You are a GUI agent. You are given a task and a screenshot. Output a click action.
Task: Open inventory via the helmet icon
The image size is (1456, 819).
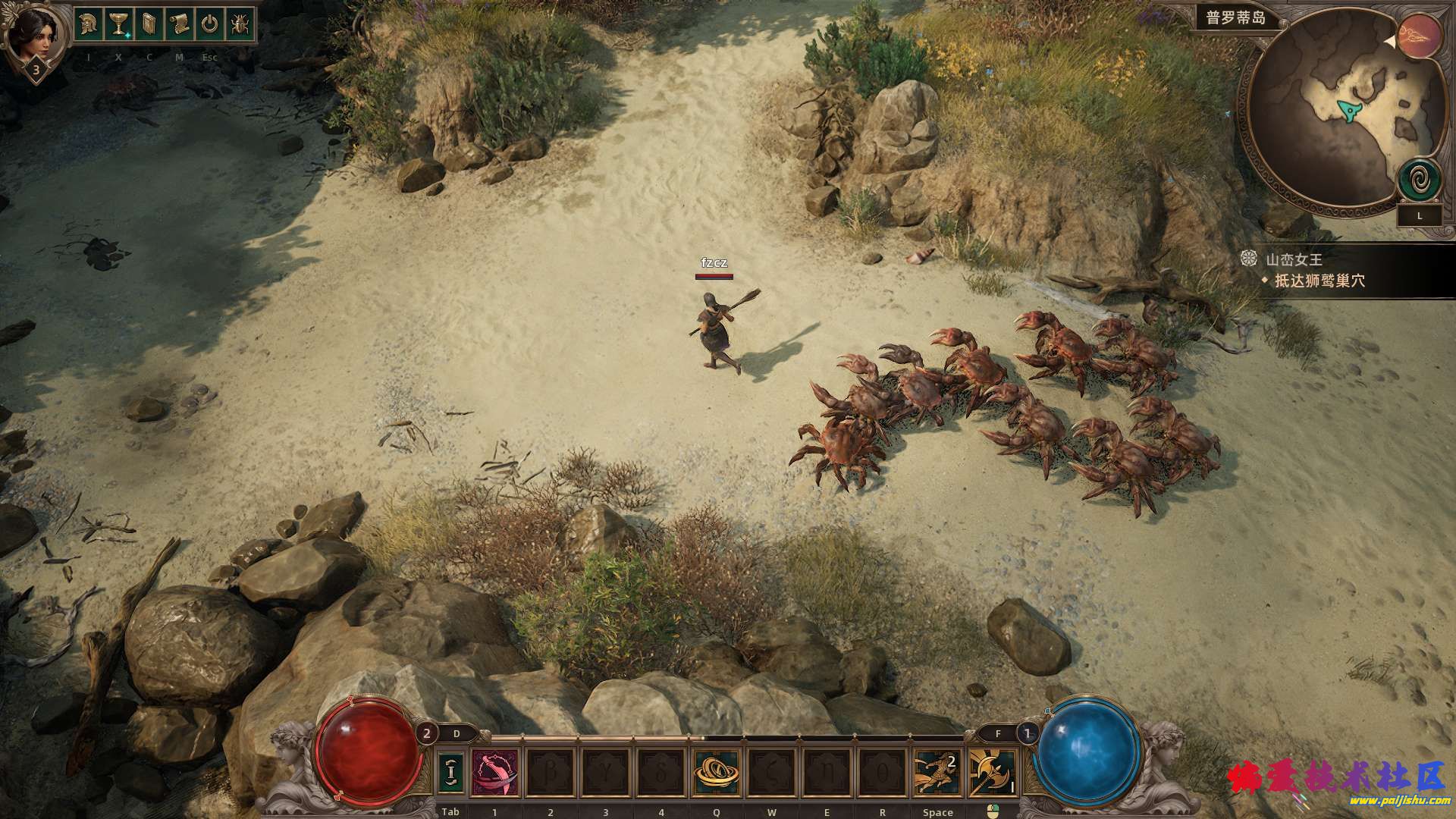coord(88,25)
